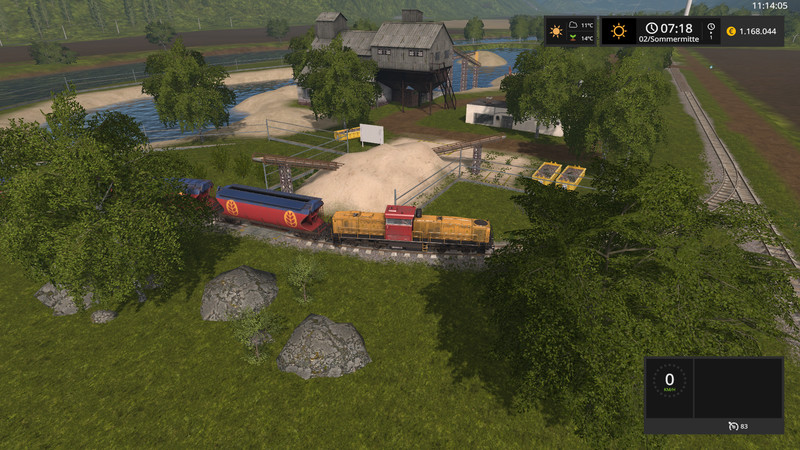The height and width of the screenshot is (450, 800).
Task: Select the large sun weather icon
Action: click(x=619, y=31)
